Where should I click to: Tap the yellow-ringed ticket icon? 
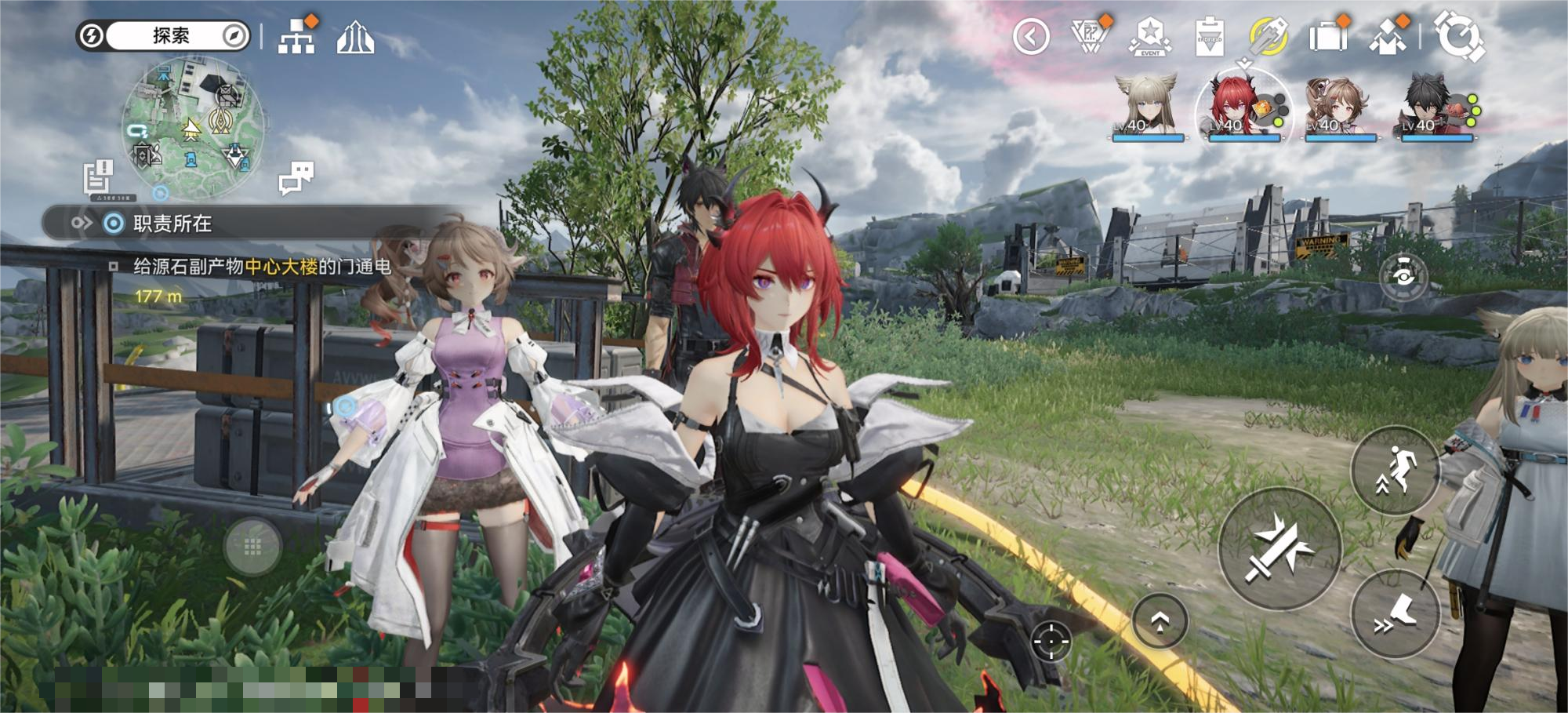pyautogui.click(x=1268, y=36)
